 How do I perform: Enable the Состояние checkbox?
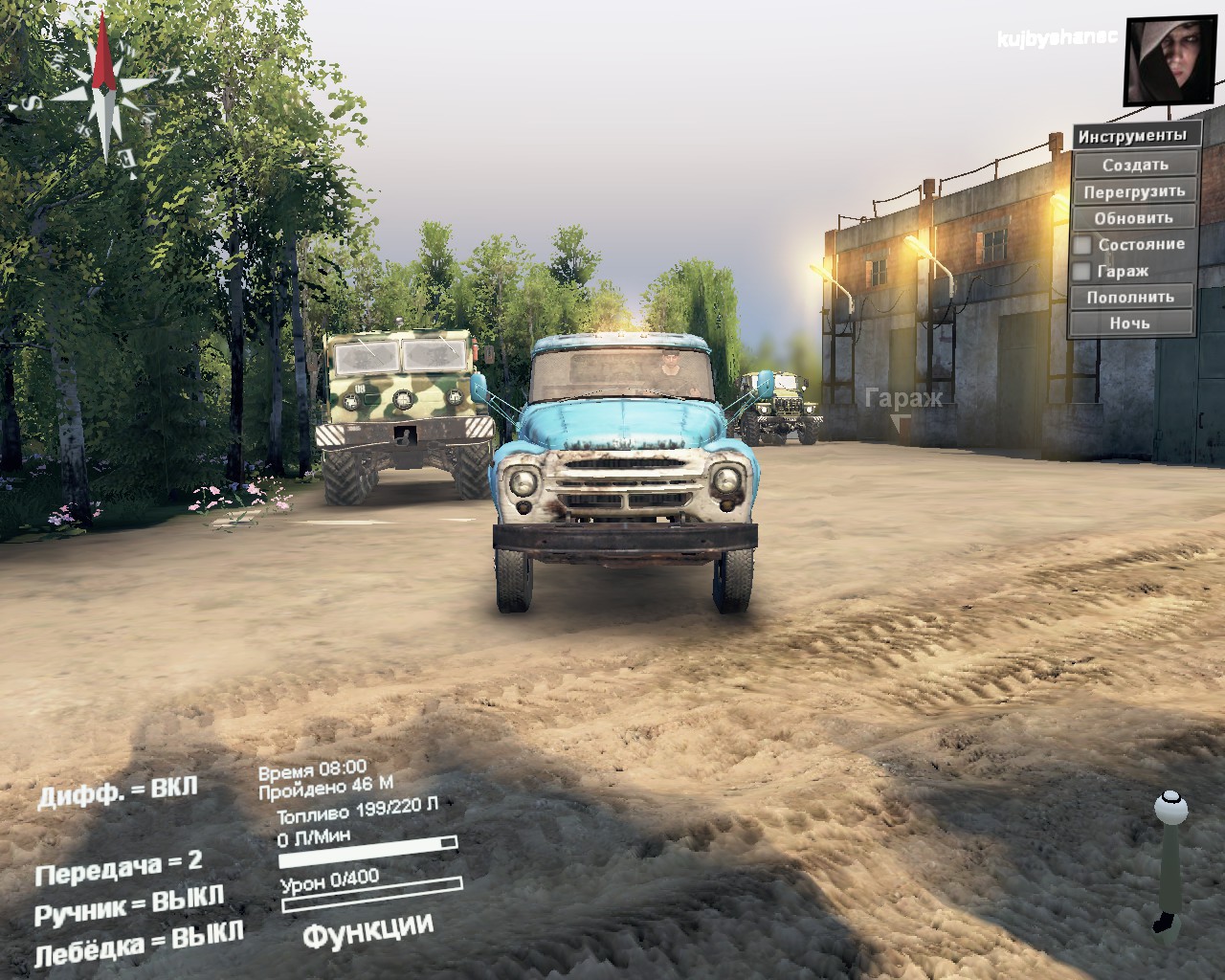point(1084,244)
